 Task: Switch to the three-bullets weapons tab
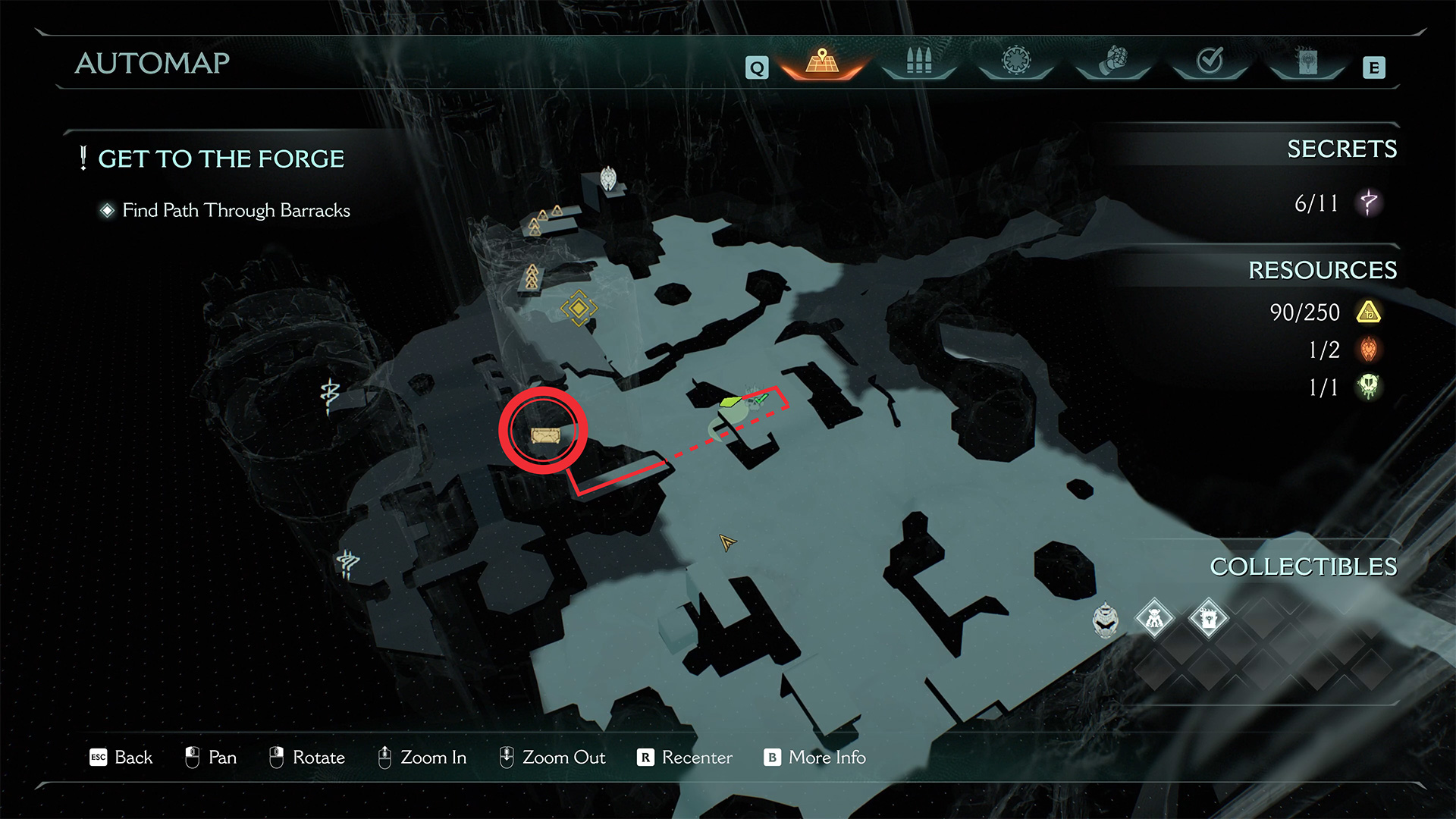(918, 62)
